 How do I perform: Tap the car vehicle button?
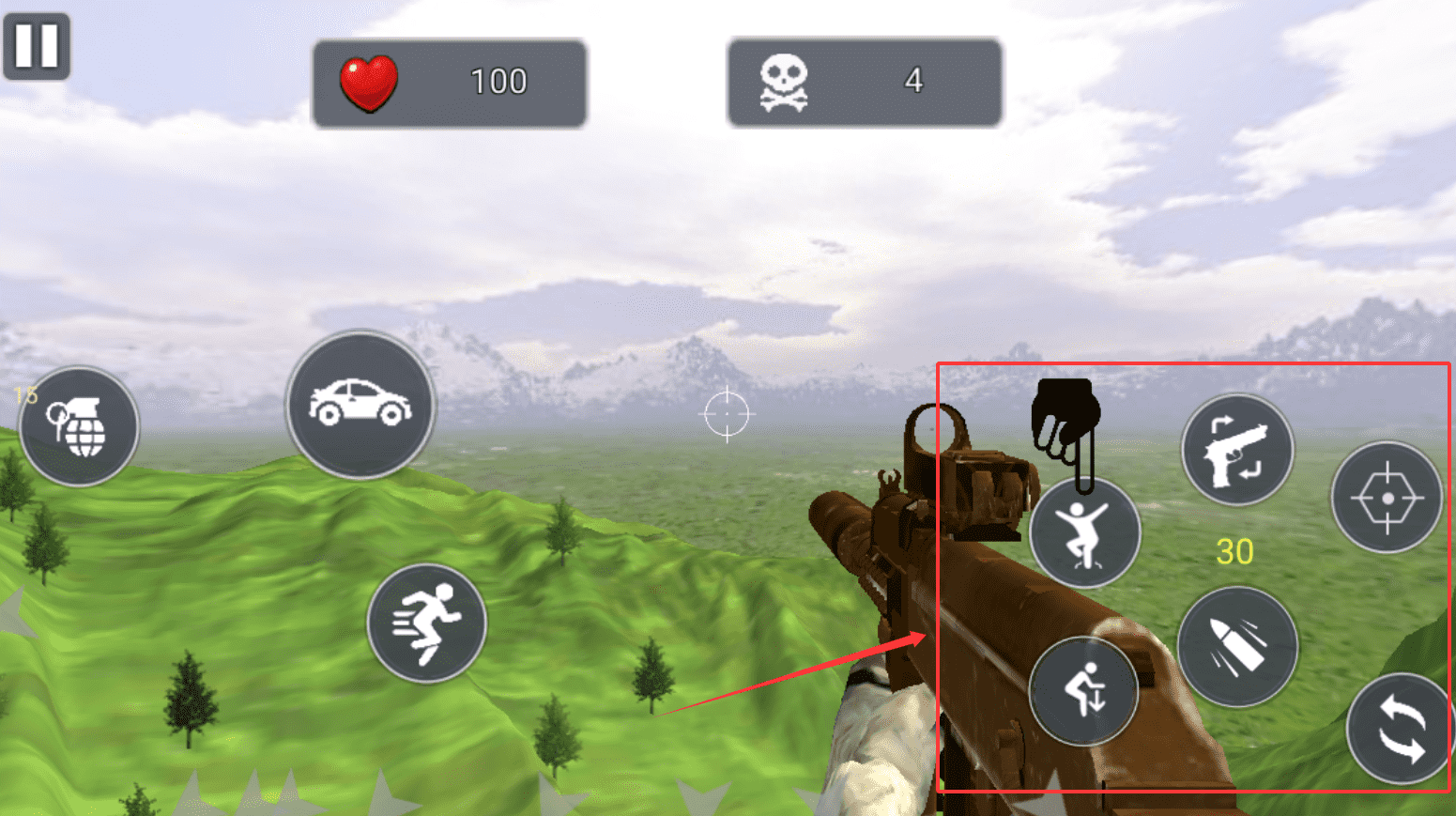[x=360, y=405]
